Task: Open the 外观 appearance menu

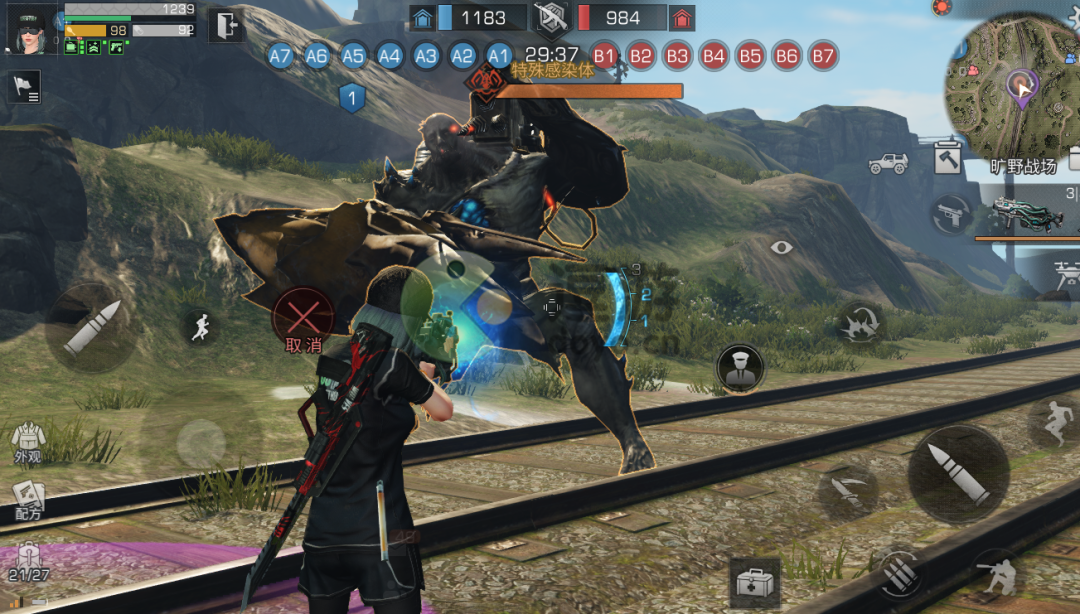Action: (x=27, y=441)
